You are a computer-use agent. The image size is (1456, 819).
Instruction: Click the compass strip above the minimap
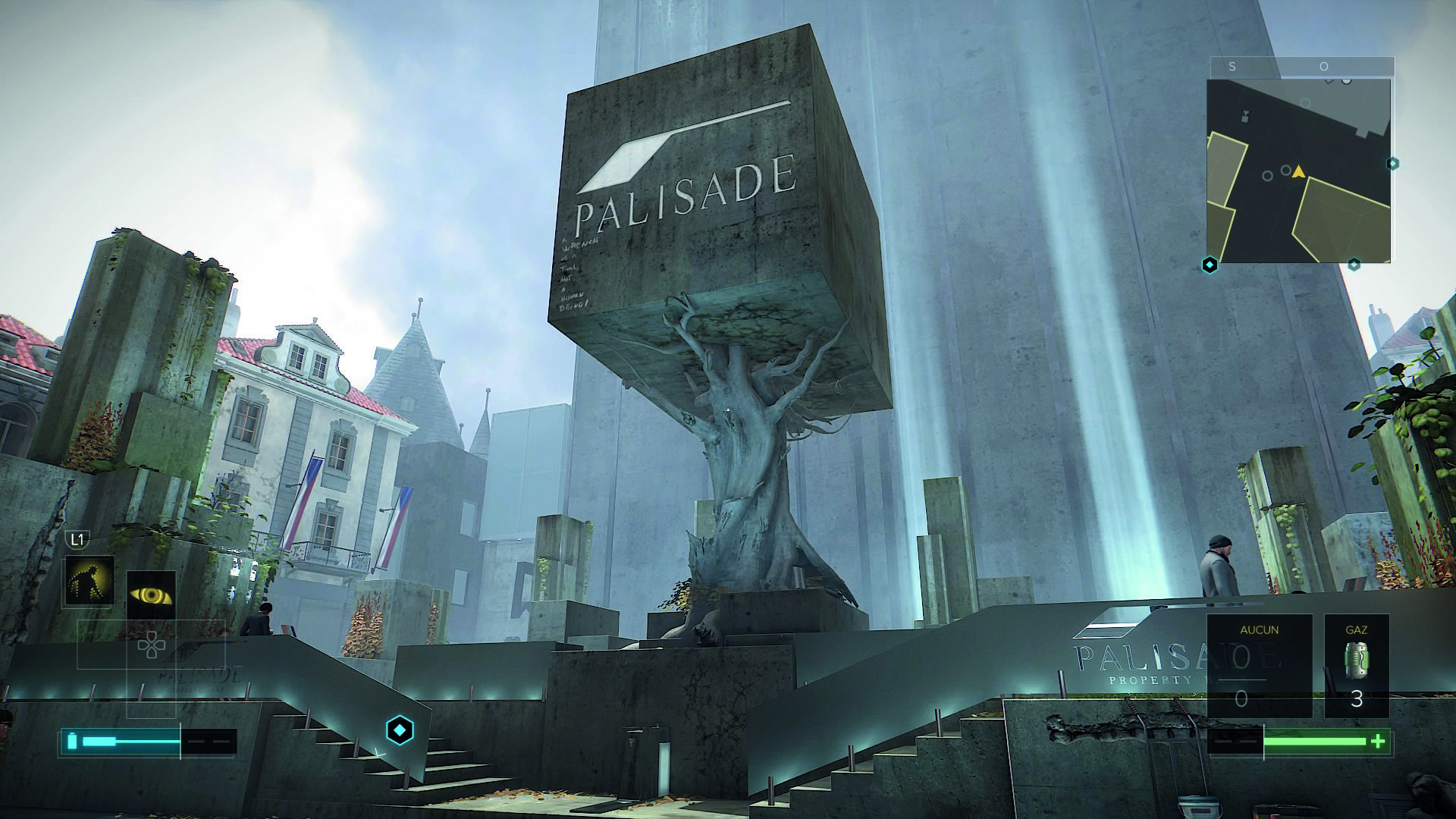(1300, 67)
